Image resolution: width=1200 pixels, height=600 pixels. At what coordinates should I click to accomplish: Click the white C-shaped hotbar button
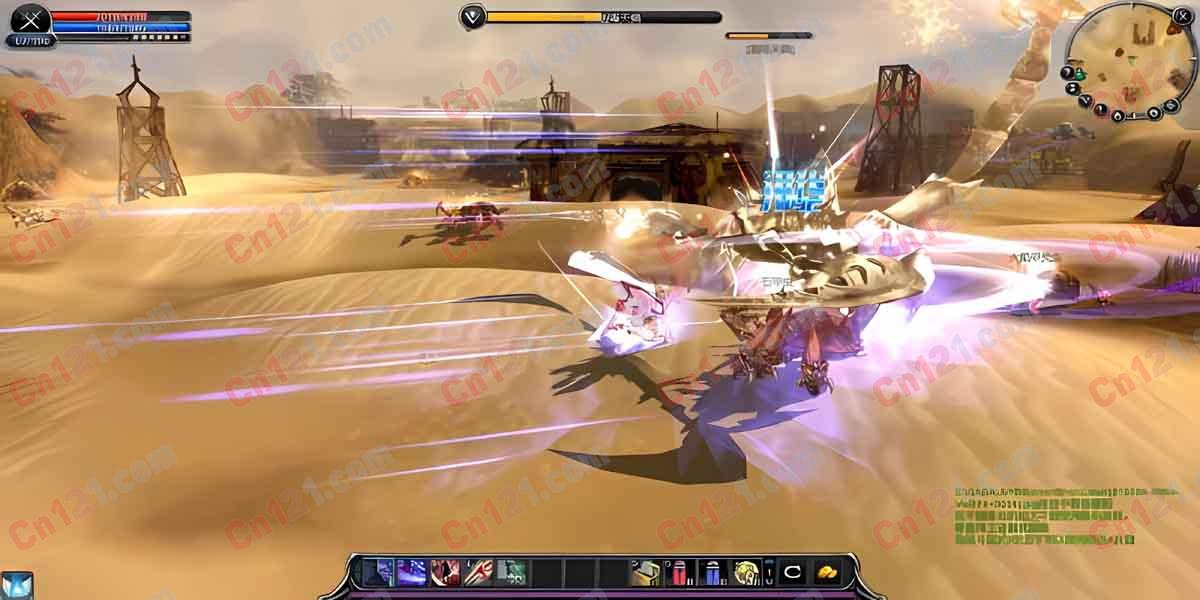pos(793,572)
